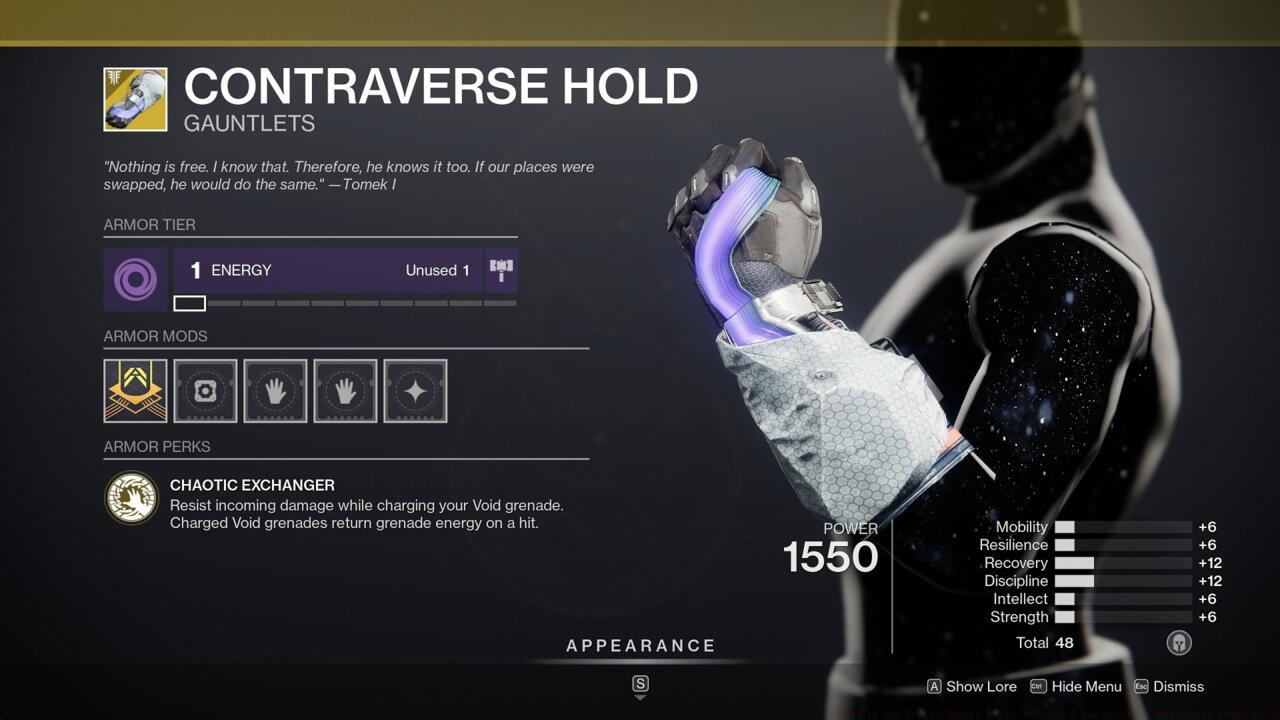Select the equipped Void armor mod icon
Viewport: 1280px width, 720px height.
pos(135,391)
